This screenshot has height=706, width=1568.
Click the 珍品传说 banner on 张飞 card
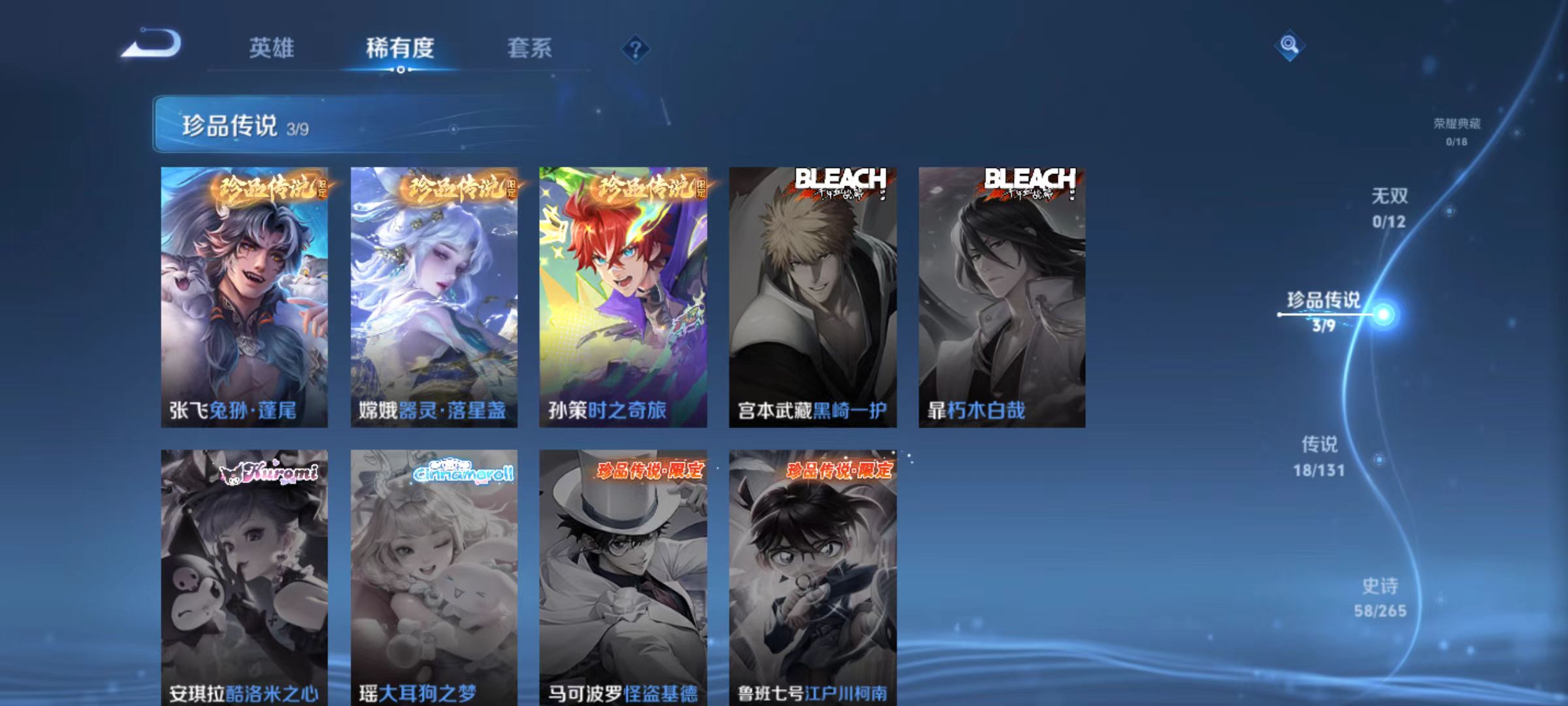coord(263,186)
